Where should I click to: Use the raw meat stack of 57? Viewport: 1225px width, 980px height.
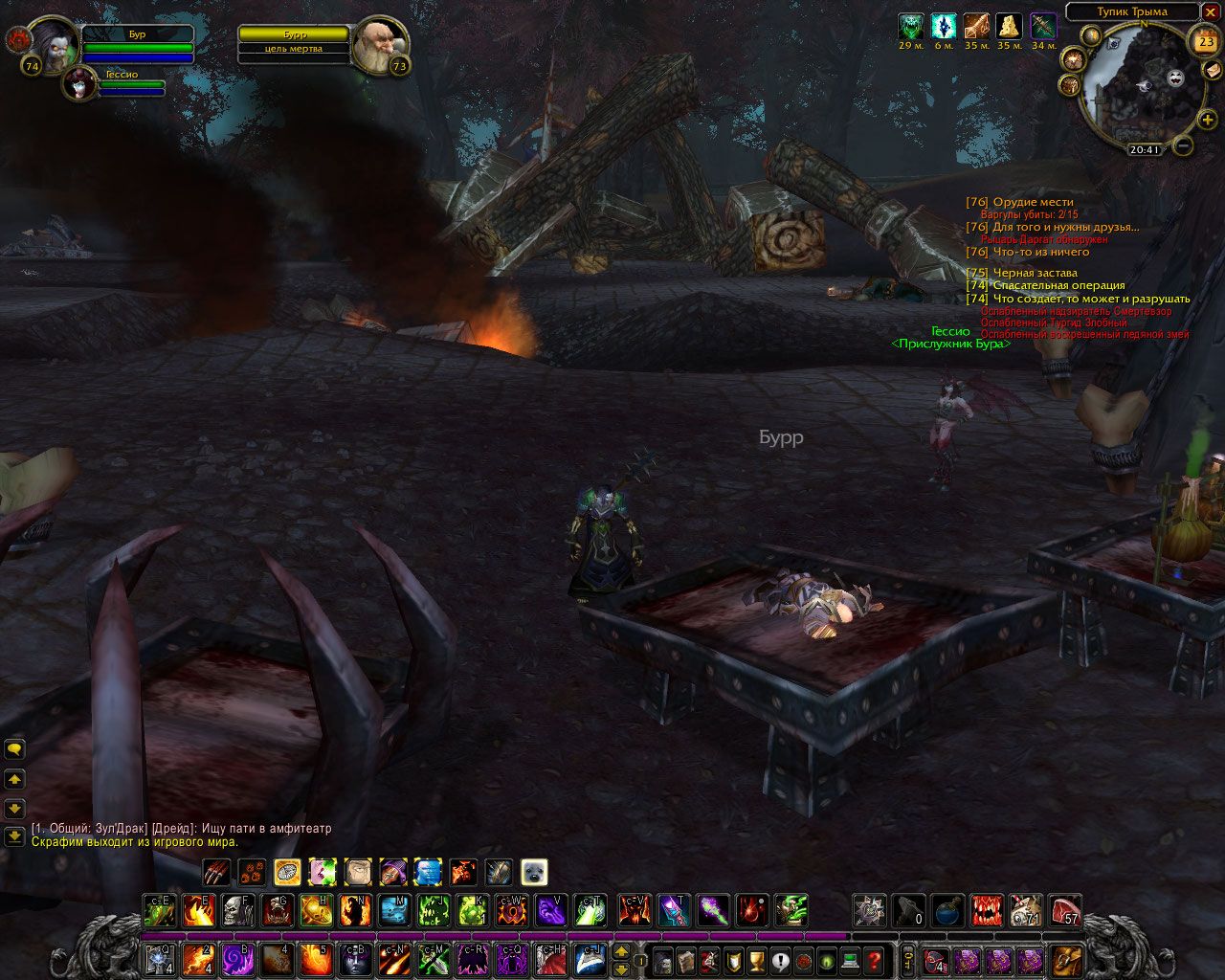click(x=1065, y=910)
